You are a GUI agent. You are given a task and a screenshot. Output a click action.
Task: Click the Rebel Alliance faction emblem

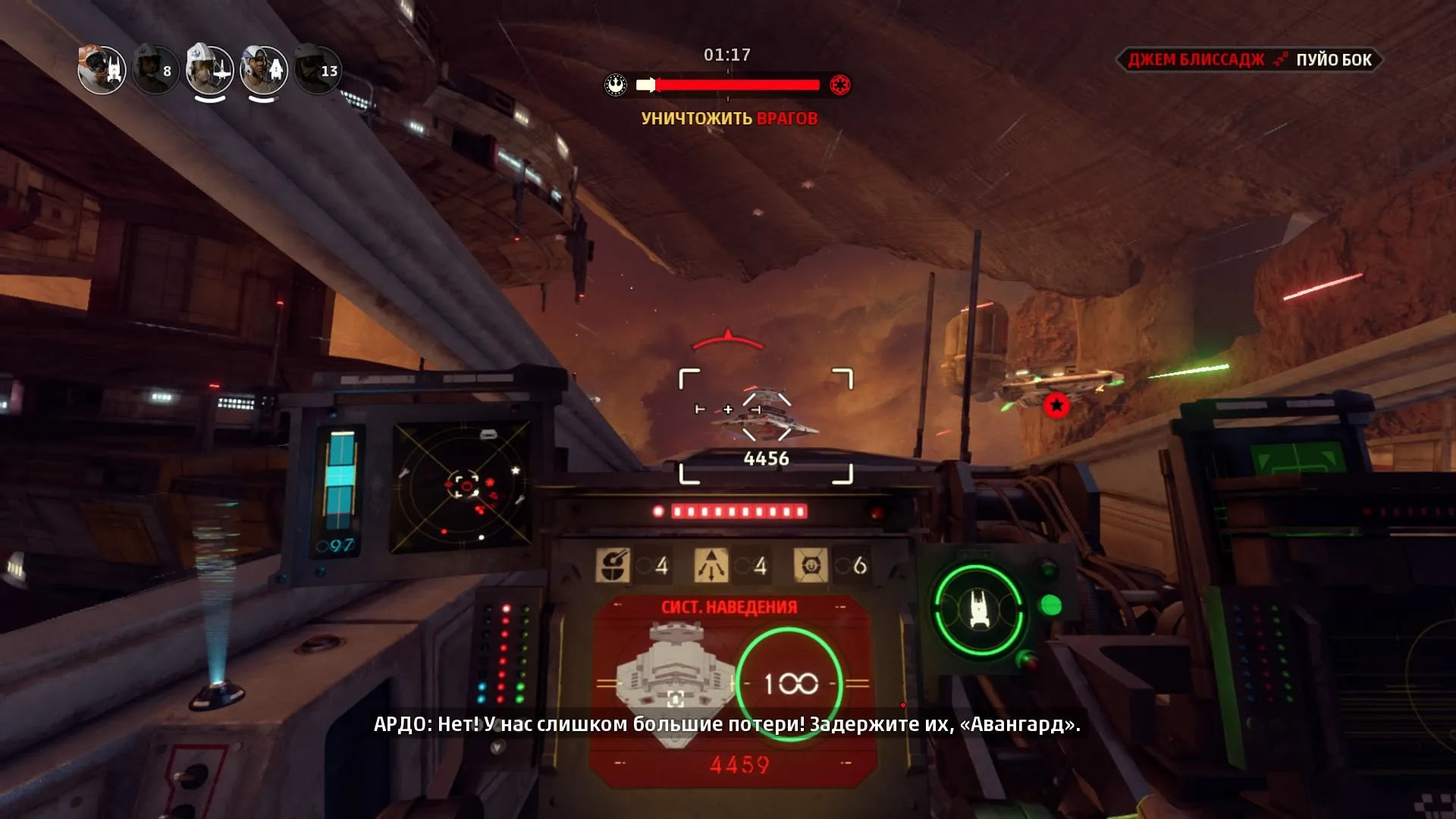[x=616, y=85]
